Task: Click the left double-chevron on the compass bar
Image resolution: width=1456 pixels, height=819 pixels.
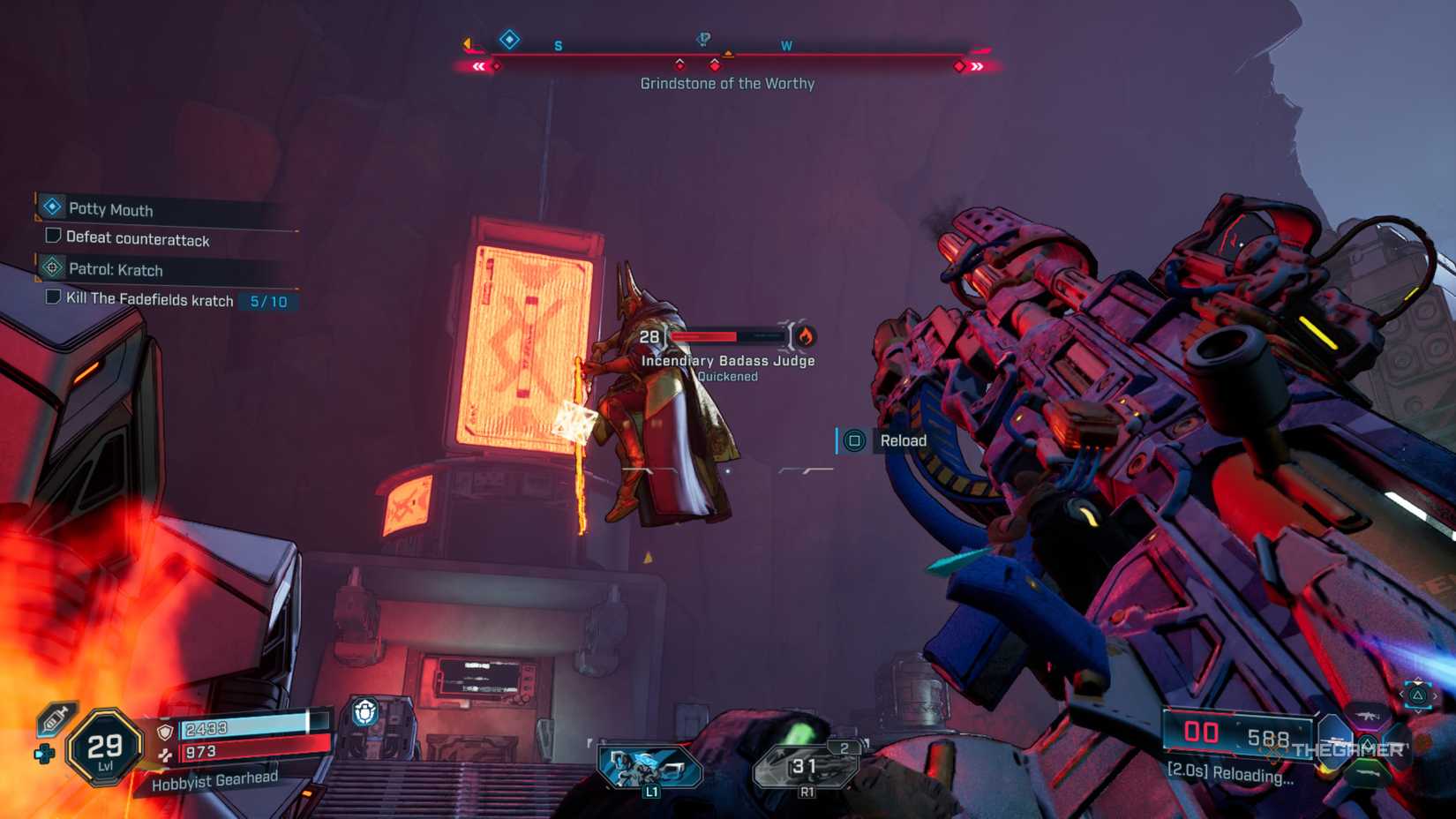Action: (477, 65)
